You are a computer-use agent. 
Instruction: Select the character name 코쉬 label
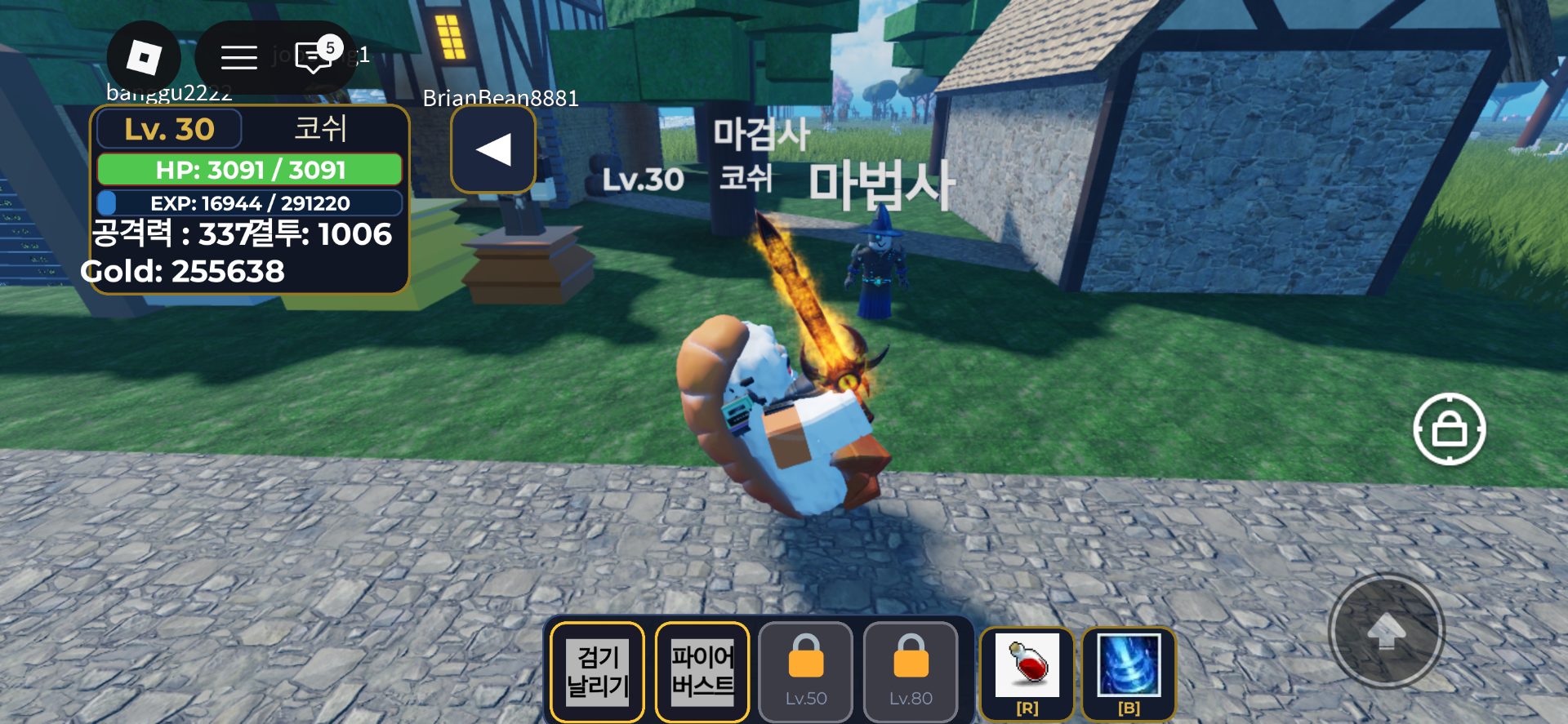320,128
